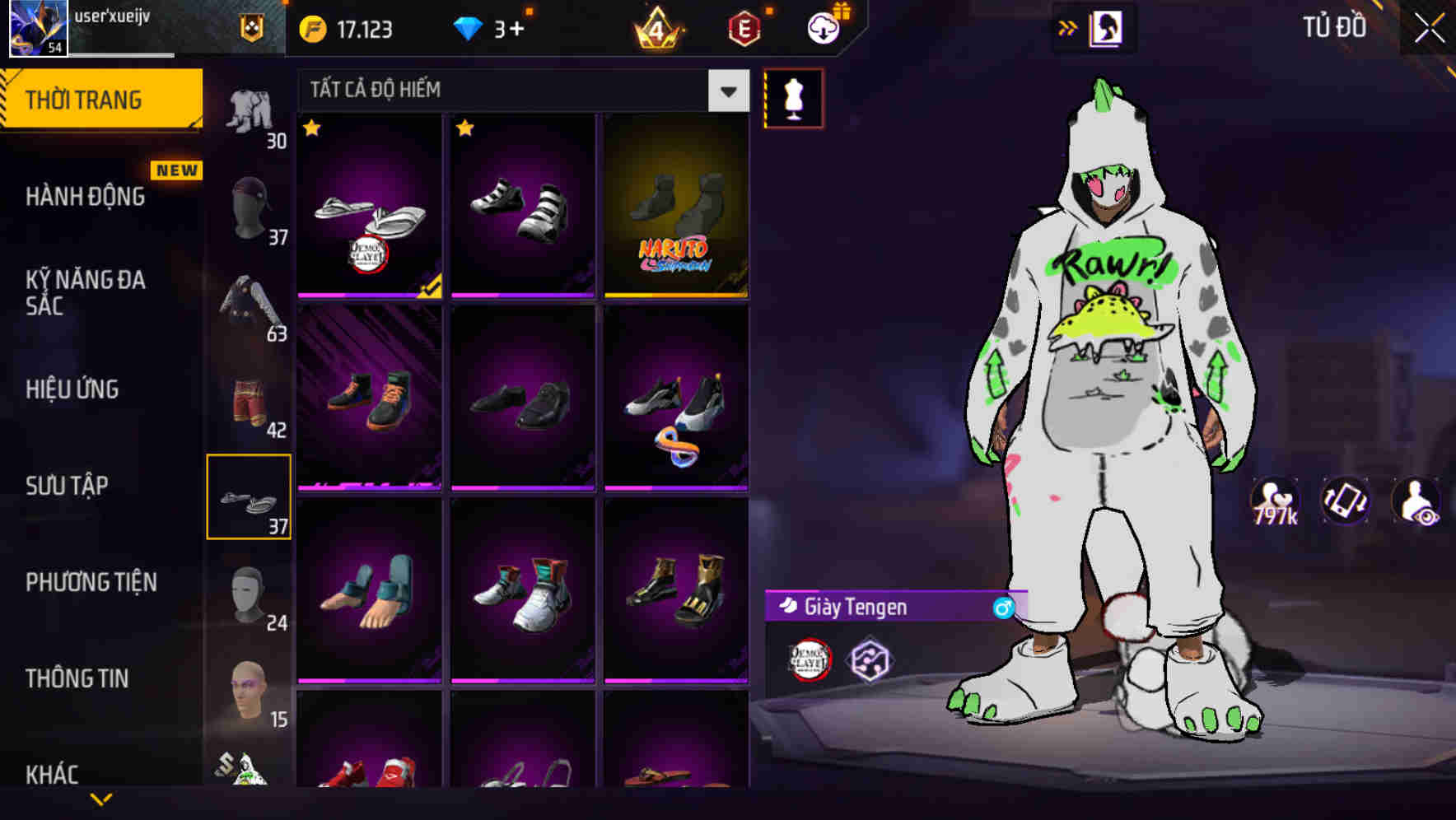Open the mannequin preview icon beside rarity filter
This screenshot has height=820, width=1456.
coord(793,97)
